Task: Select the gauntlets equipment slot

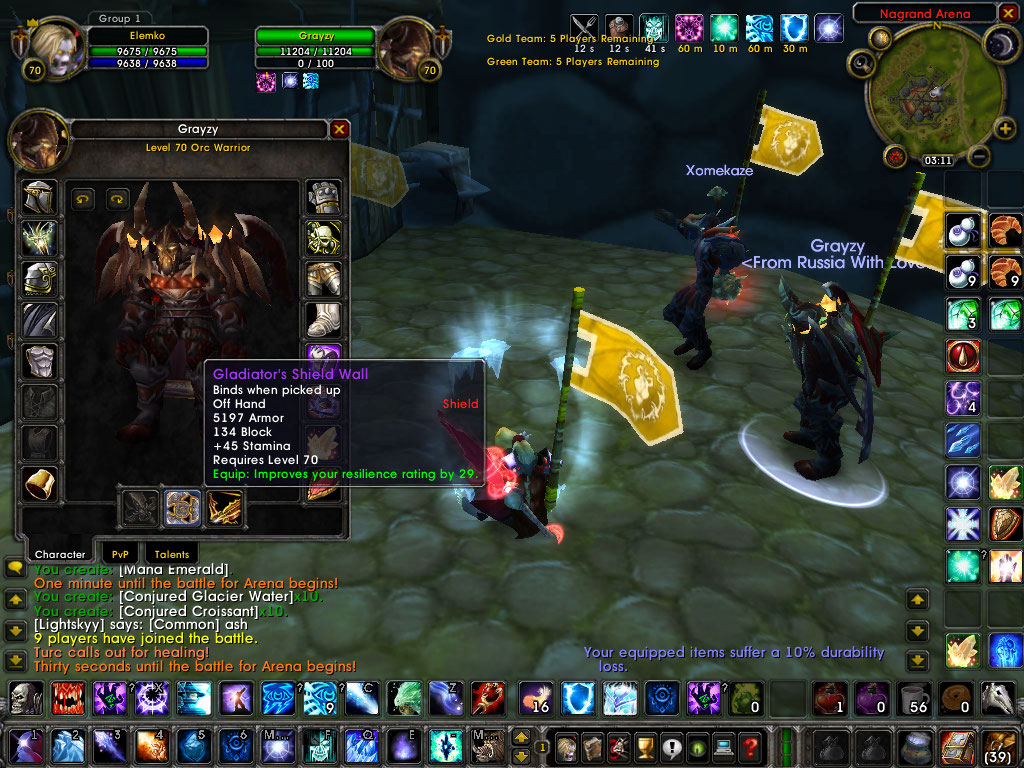Action: pos(323,197)
